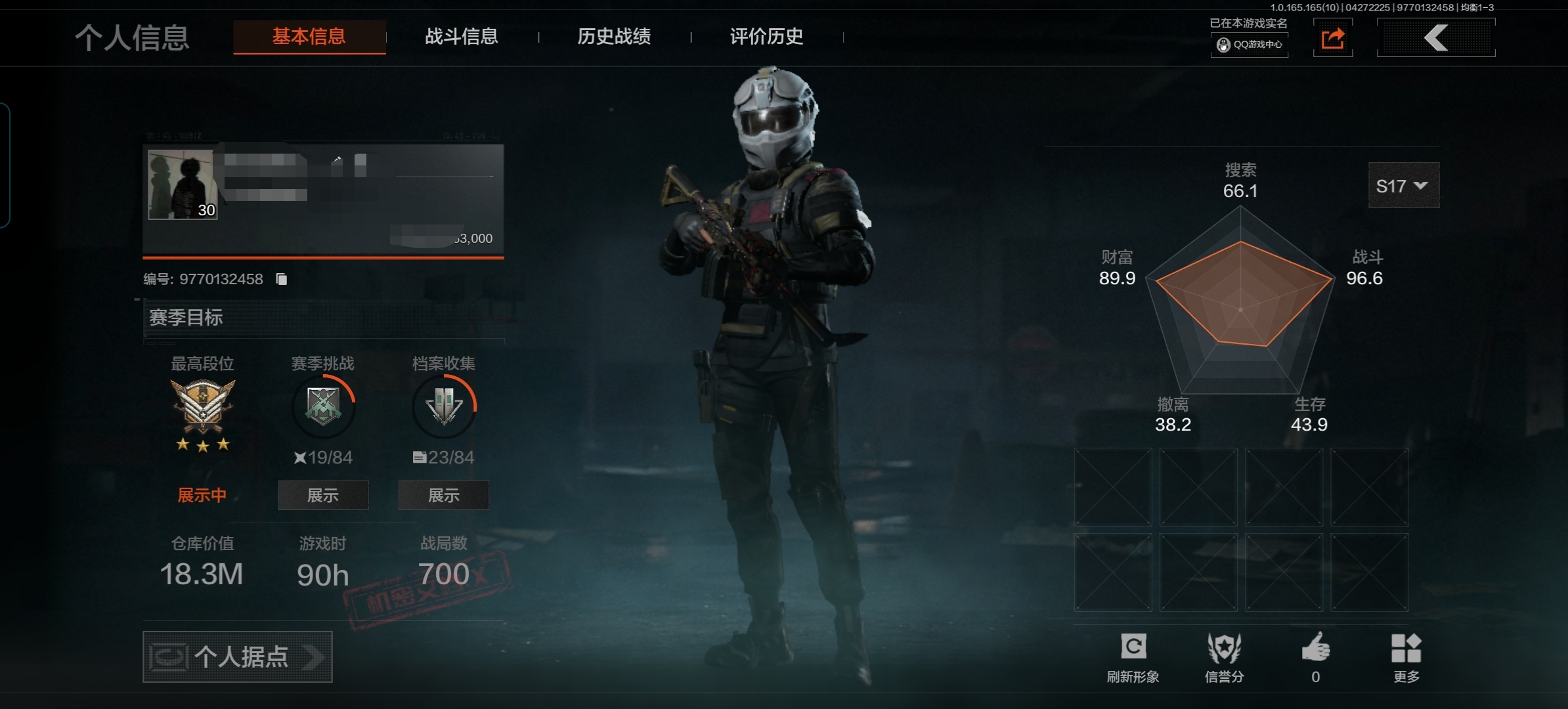1568x709 pixels.
Task: Give a thumbs-up like
Action: [x=1316, y=650]
